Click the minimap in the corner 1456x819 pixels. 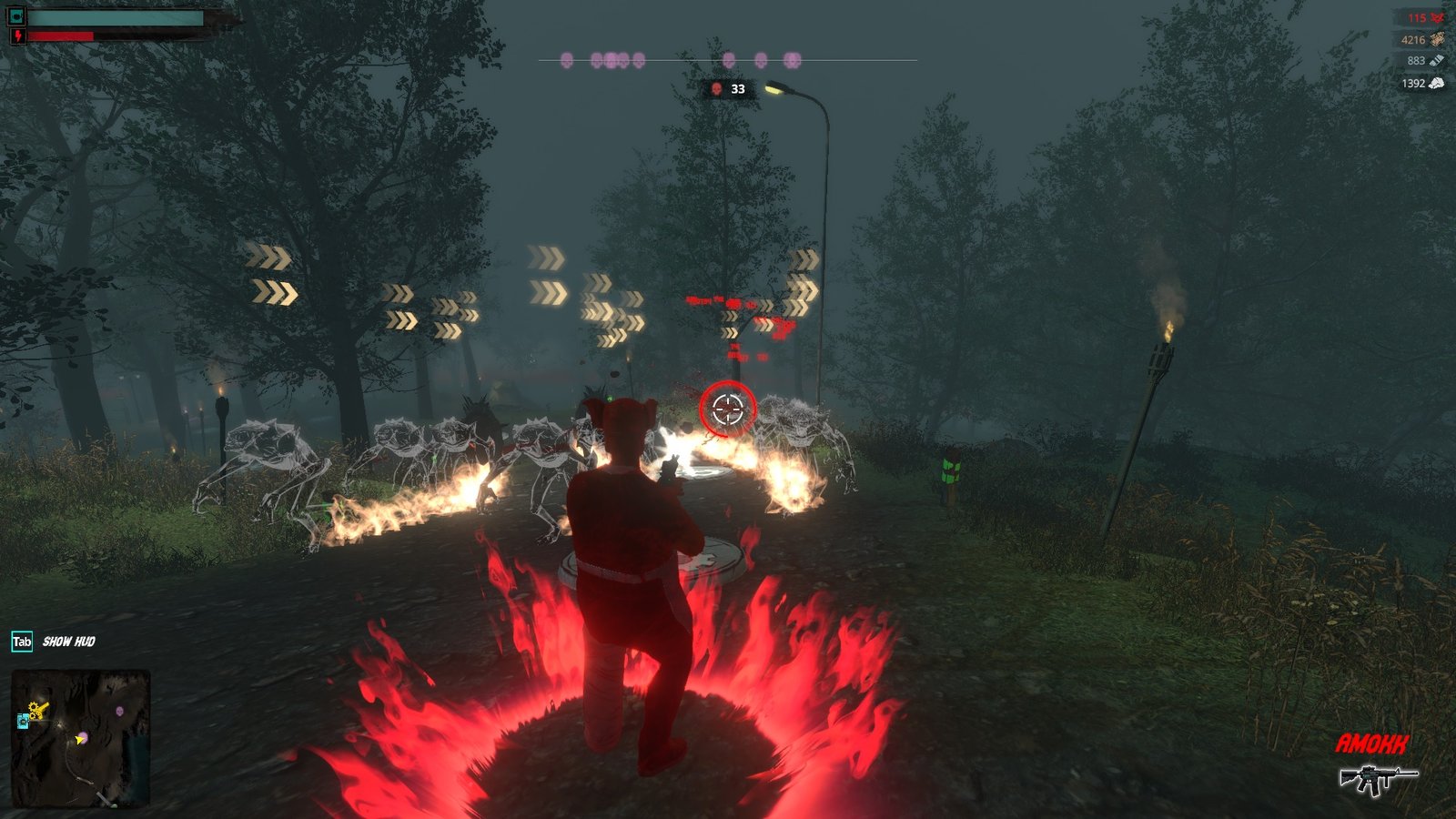point(80,739)
